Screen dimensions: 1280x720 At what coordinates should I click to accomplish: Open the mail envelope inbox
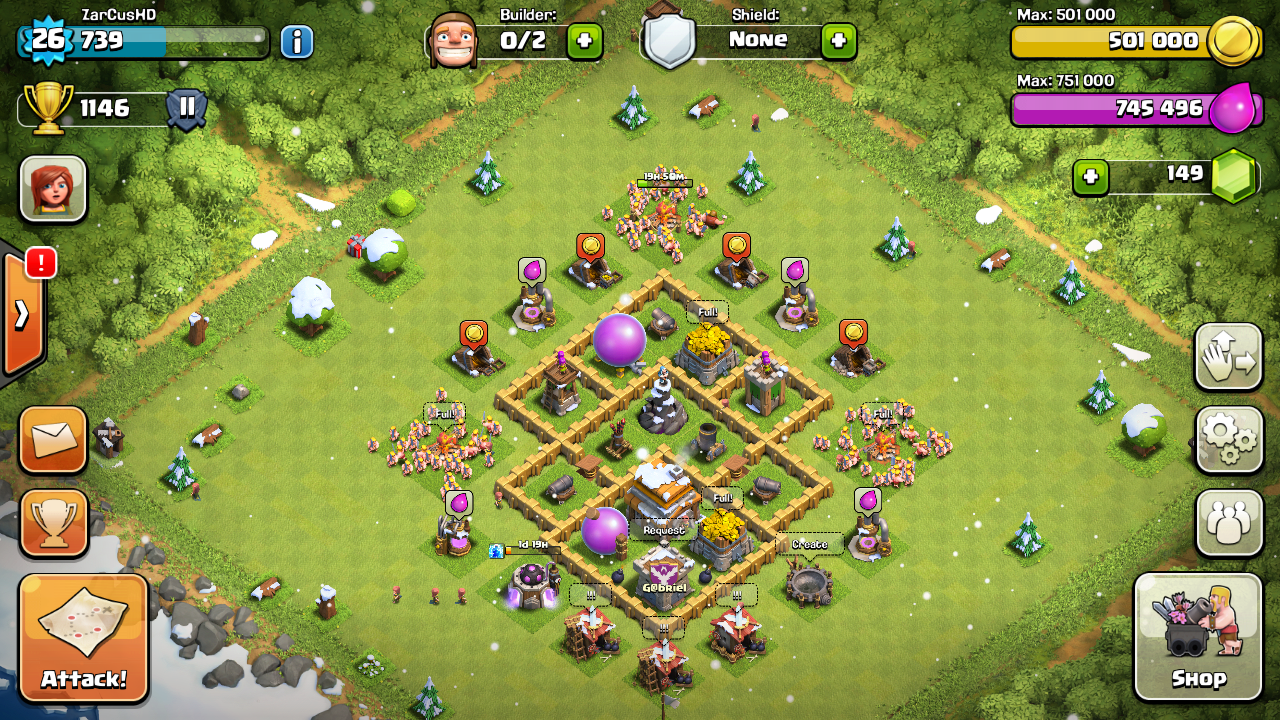coord(53,438)
